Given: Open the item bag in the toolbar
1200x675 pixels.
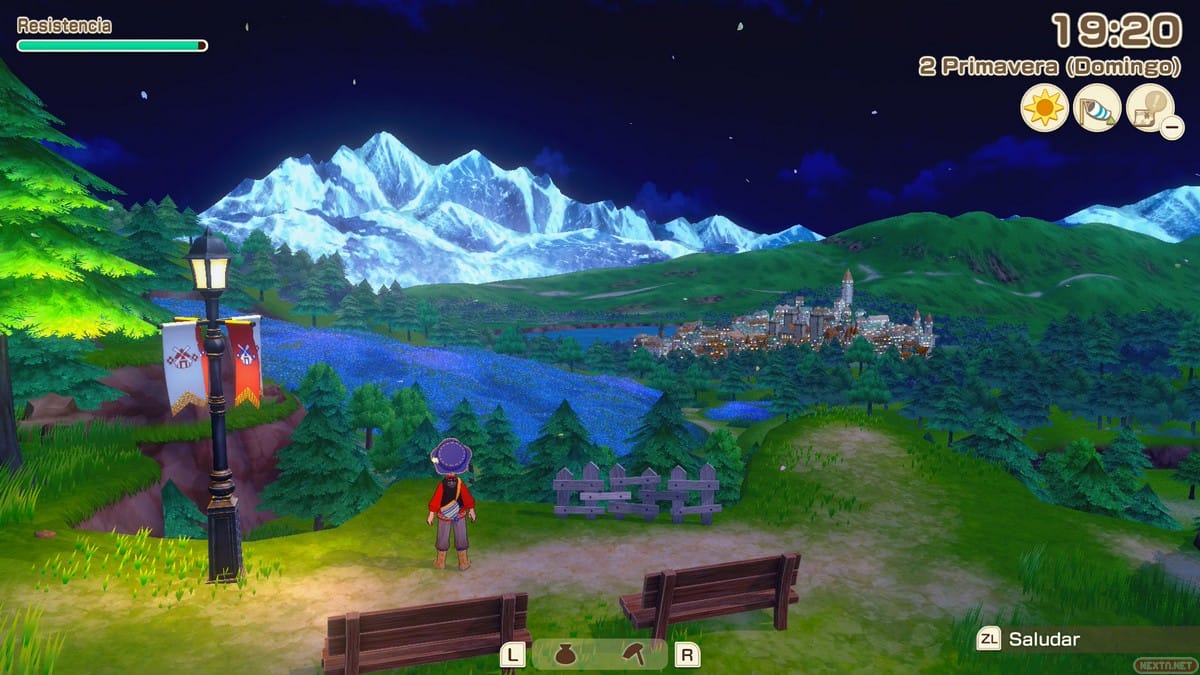Looking at the screenshot, I should (566, 655).
